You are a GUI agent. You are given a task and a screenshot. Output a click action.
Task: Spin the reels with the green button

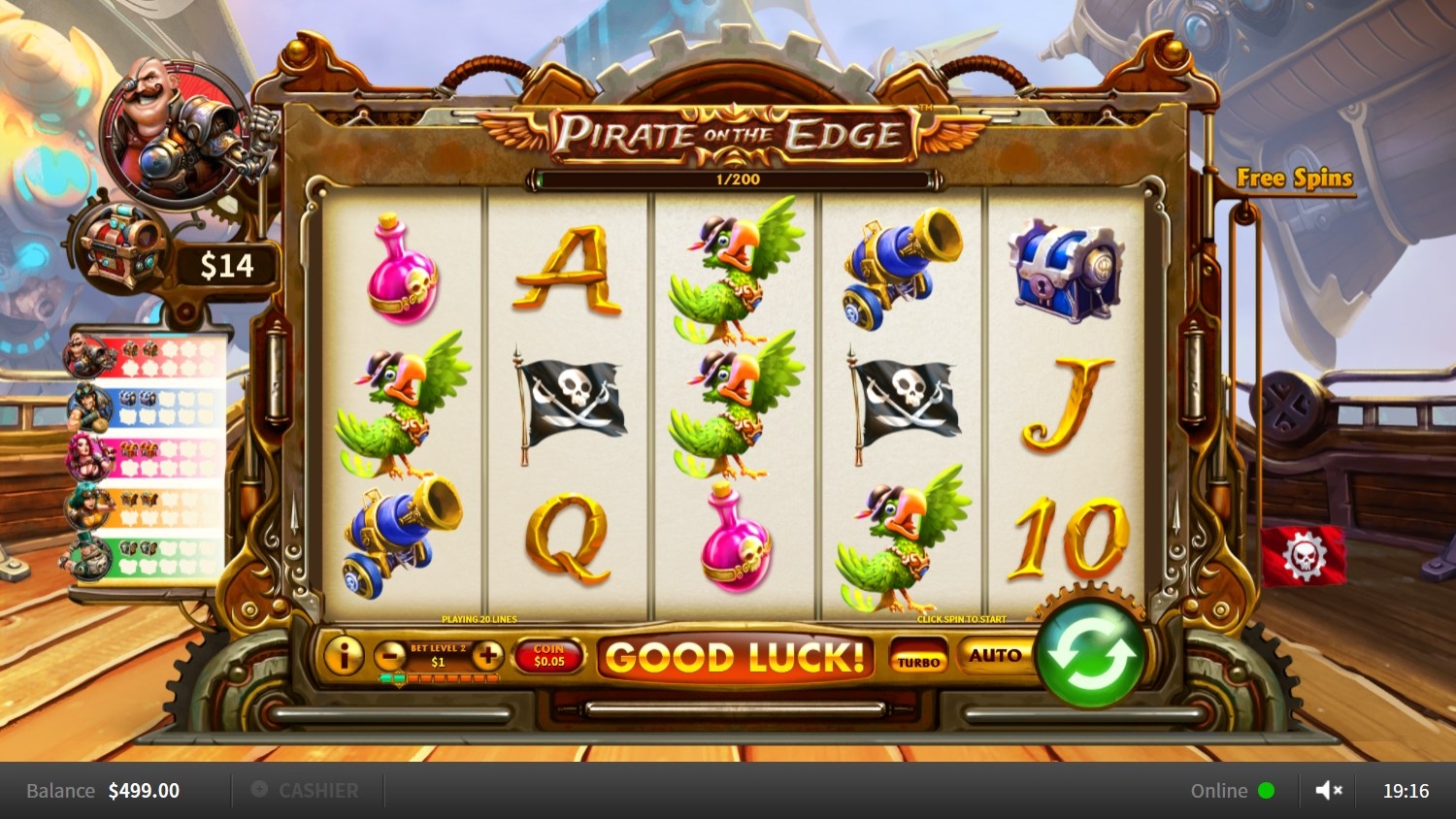[x=1090, y=658]
